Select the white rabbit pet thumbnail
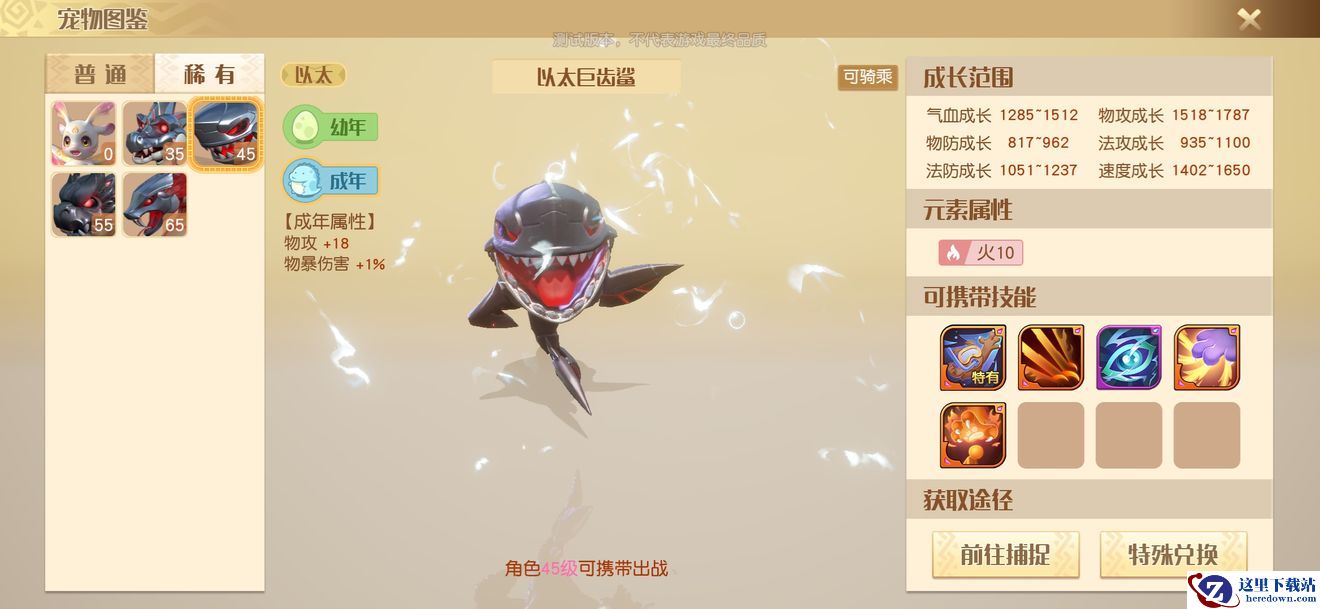The image size is (1320, 609). 84,133
